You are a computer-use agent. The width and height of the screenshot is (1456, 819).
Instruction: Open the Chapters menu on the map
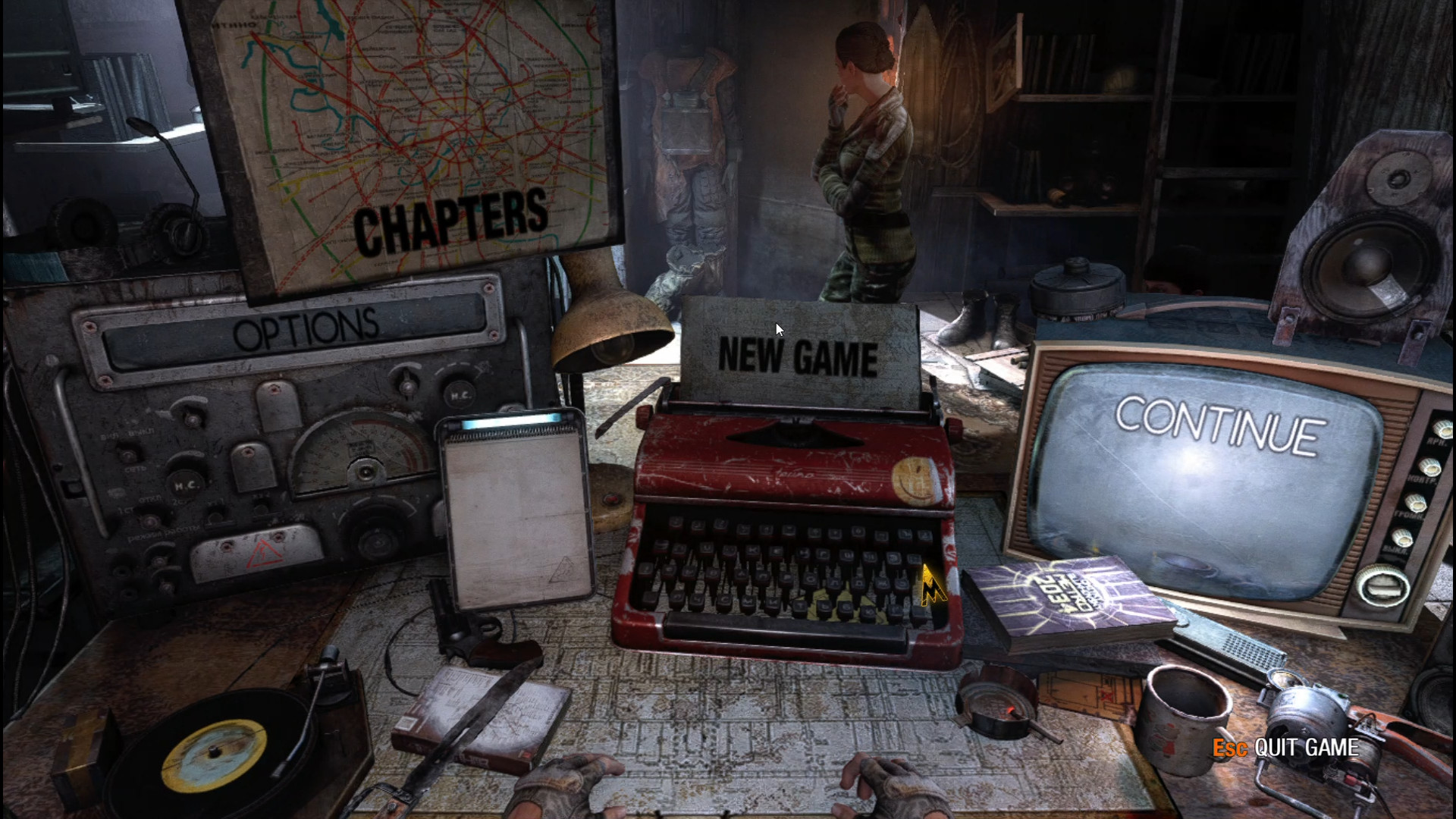(450, 222)
